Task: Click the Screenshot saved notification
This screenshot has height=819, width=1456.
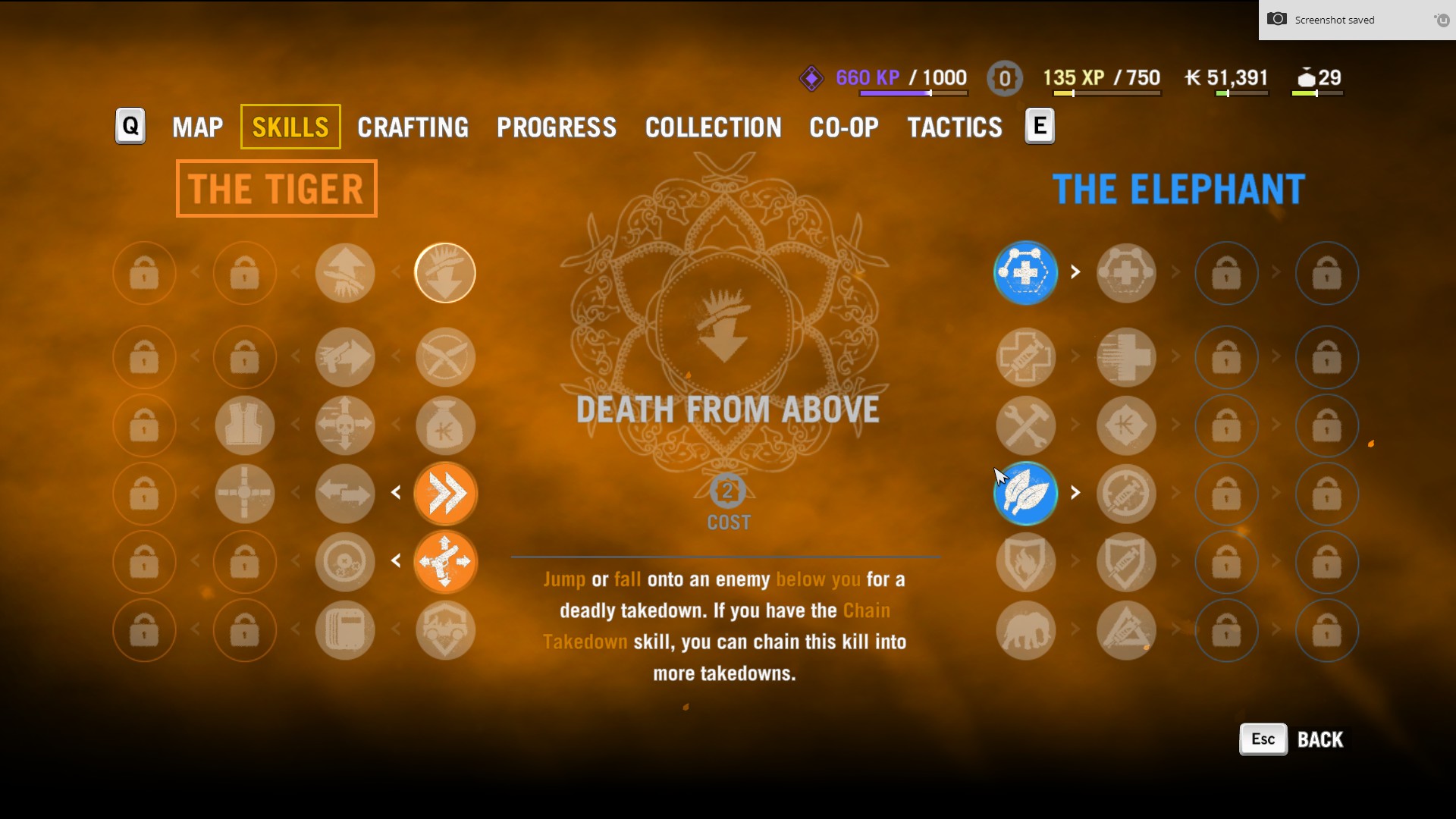Action: [1335, 20]
